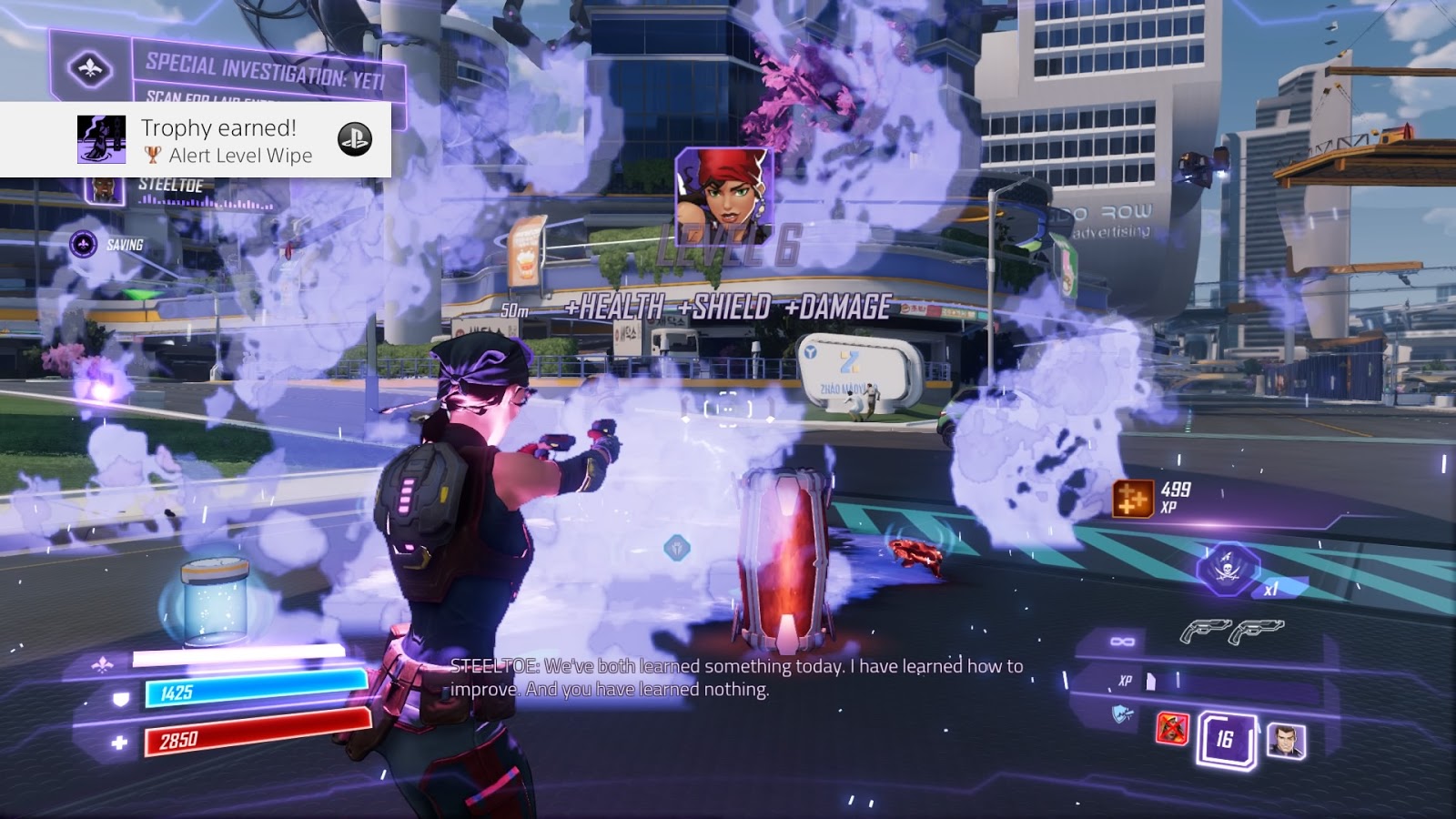The width and height of the screenshot is (1456, 819).
Task: Switch to the dark-haired male agent portrait
Action: pos(1286,741)
